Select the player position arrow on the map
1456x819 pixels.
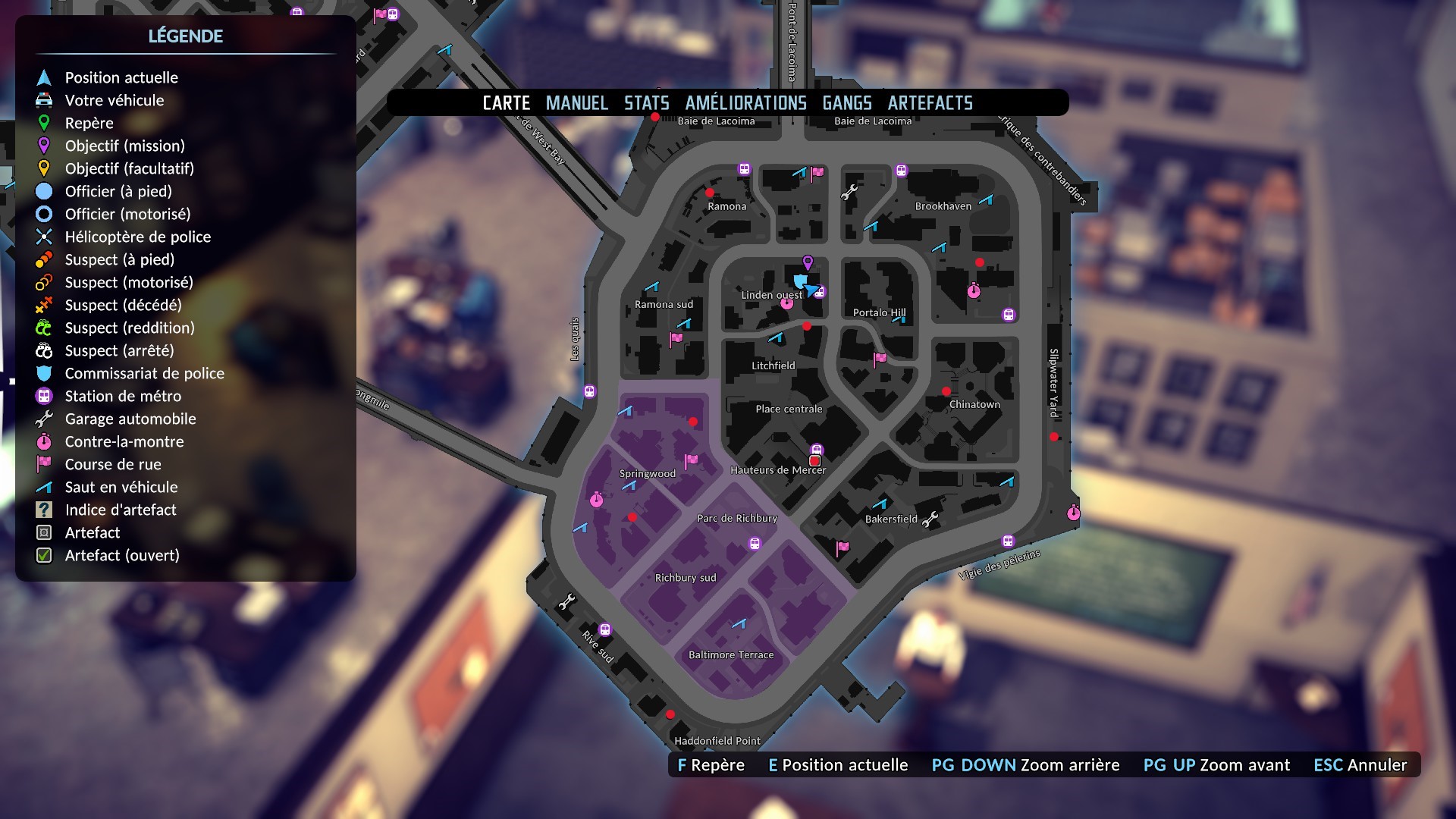811,292
